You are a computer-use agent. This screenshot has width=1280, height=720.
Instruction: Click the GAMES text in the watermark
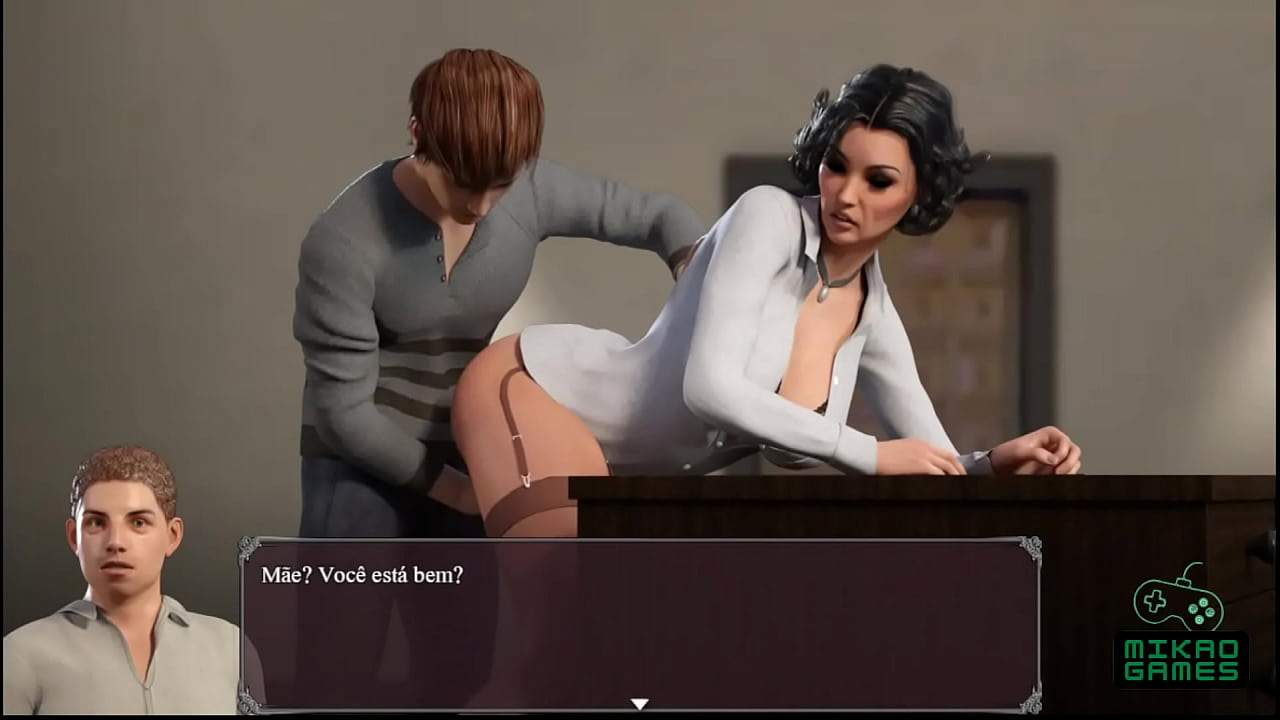pyautogui.click(x=1180, y=670)
